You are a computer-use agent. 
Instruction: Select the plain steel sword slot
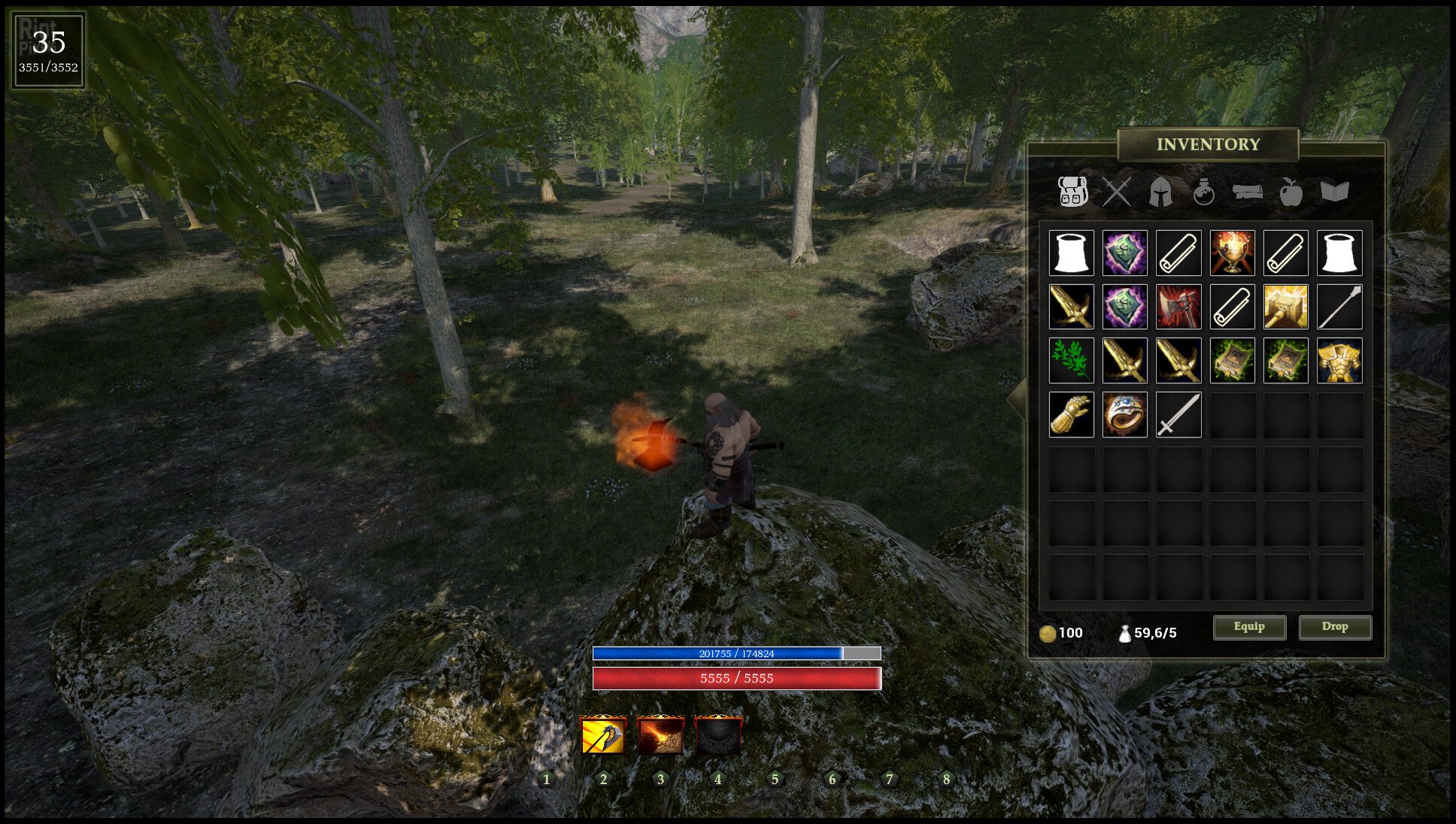pyautogui.click(x=1178, y=414)
